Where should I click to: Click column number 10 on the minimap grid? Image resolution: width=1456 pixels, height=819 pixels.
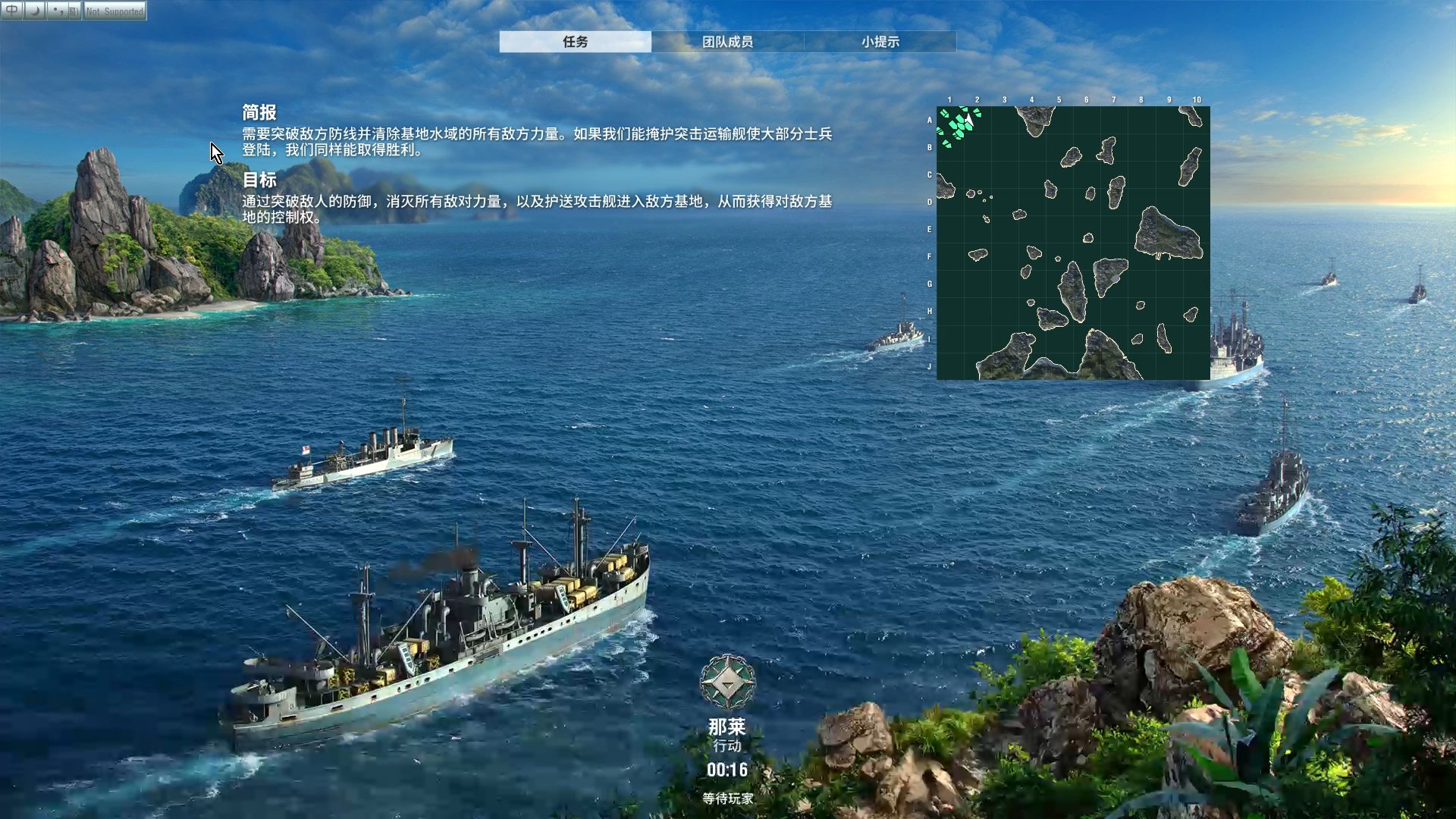[x=1197, y=99]
